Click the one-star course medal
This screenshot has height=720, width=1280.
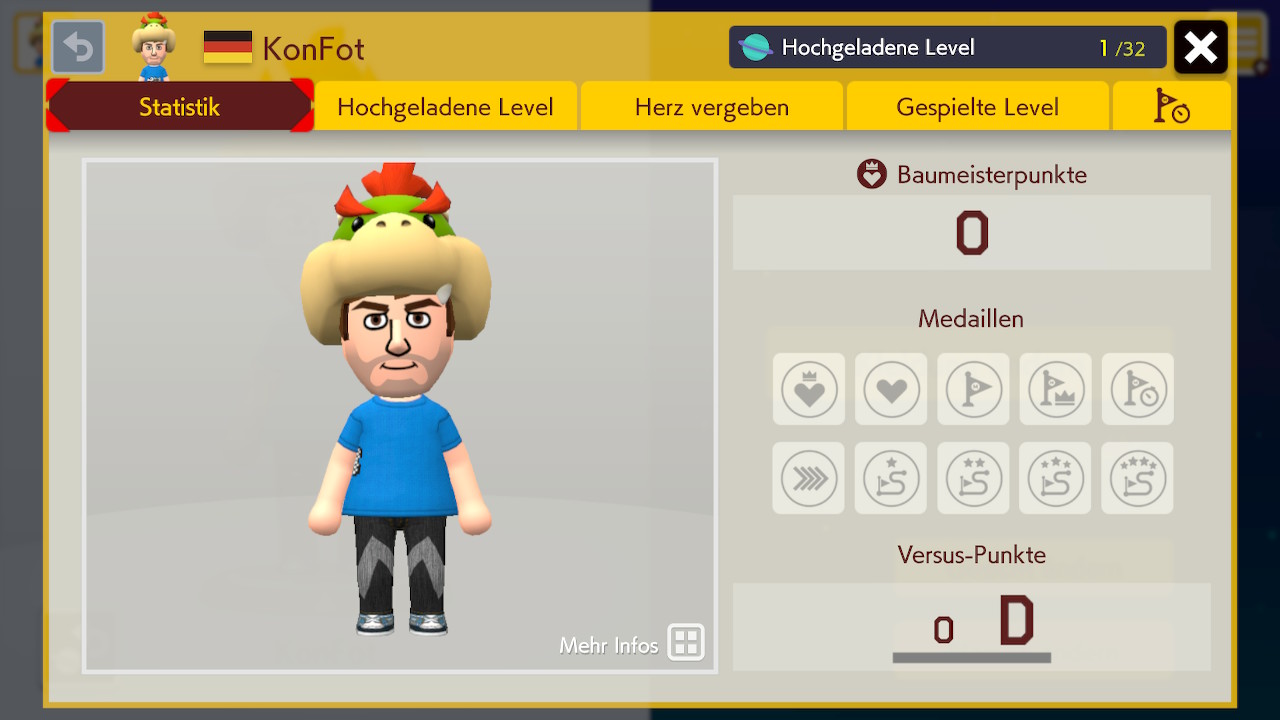tap(891, 479)
